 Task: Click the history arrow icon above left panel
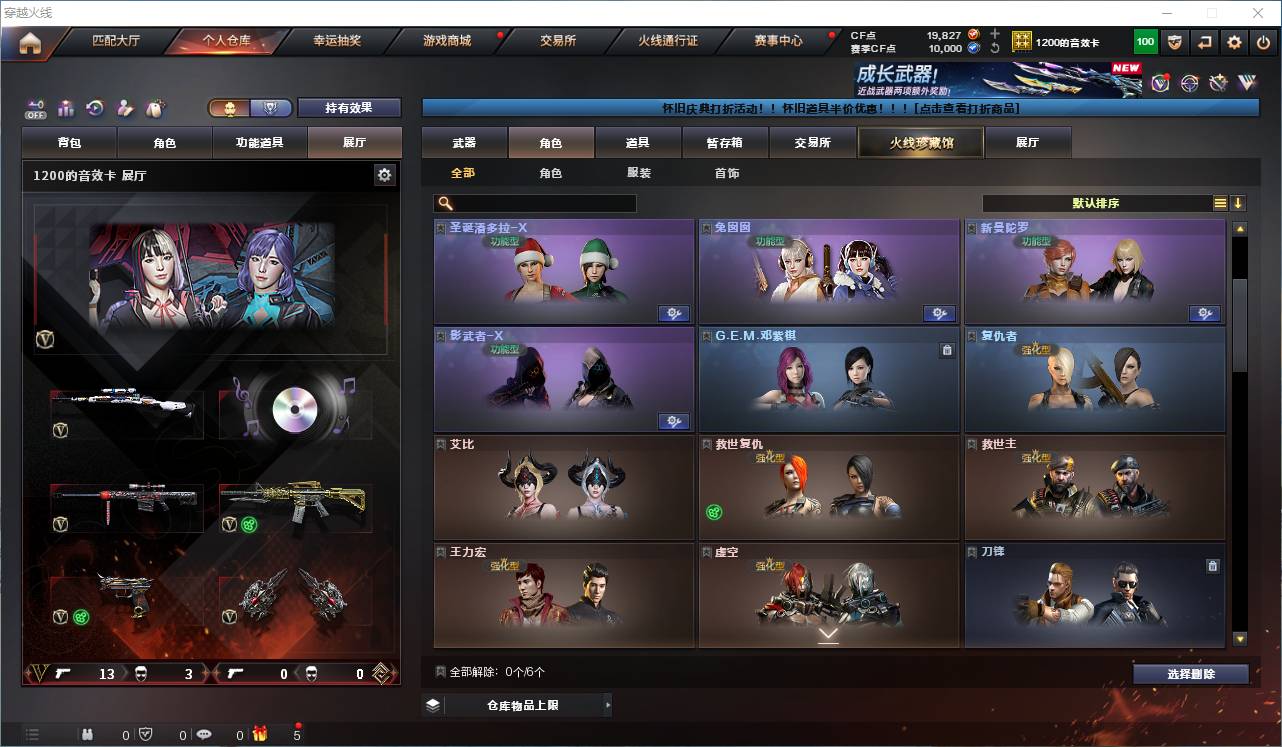[x=96, y=106]
